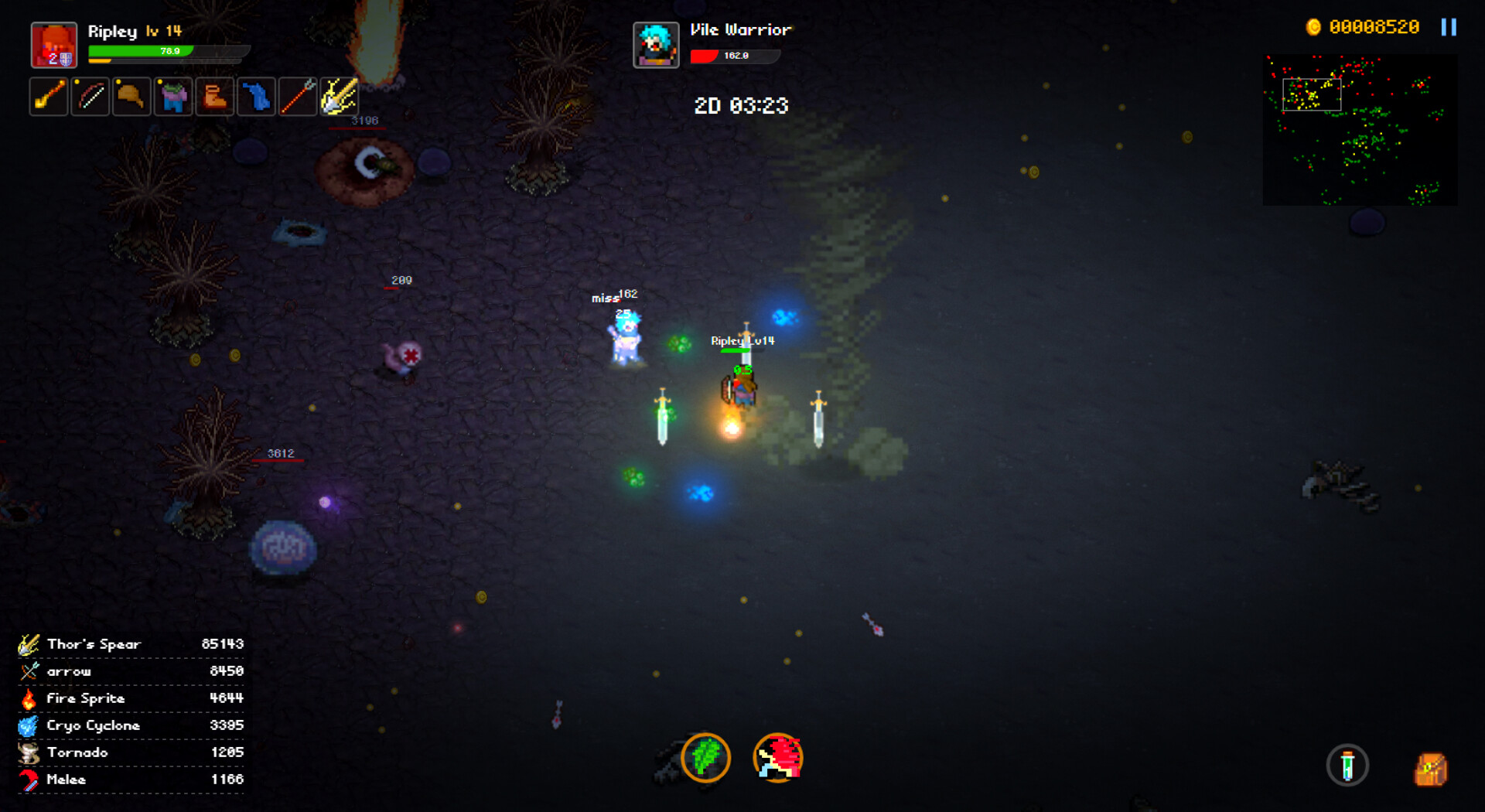Click the Vile Warrior boss portrait

coord(656,44)
